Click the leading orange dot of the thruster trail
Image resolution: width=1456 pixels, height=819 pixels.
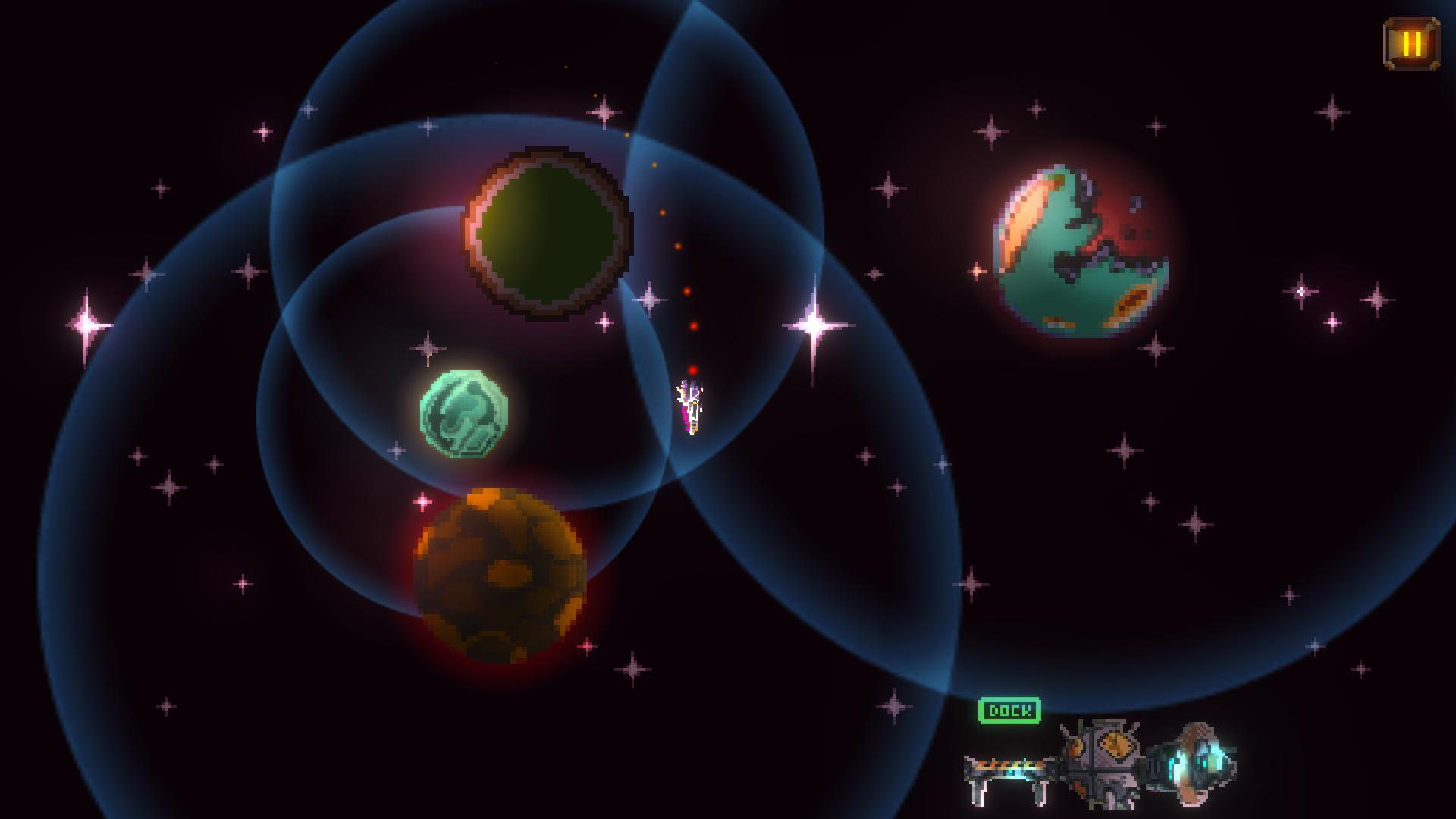(x=626, y=133)
